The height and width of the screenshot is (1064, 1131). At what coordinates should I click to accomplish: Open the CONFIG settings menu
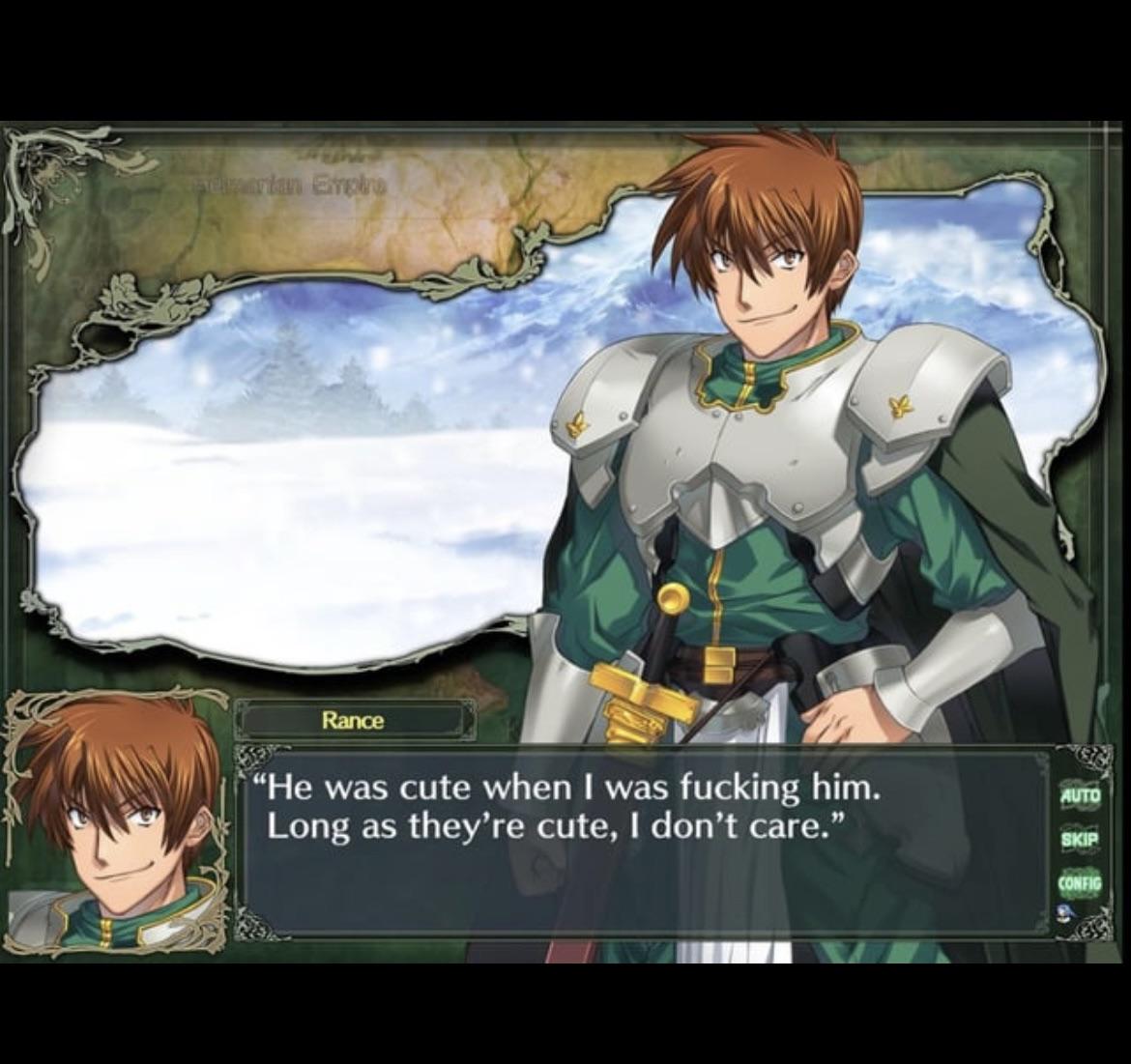point(1080,882)
